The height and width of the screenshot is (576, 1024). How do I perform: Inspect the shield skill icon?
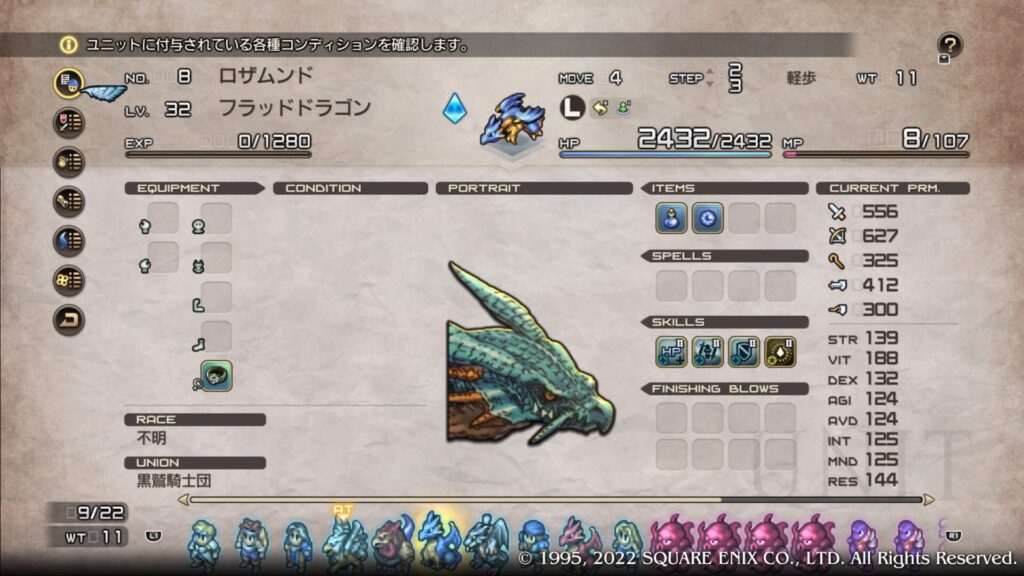click(743, 351)
